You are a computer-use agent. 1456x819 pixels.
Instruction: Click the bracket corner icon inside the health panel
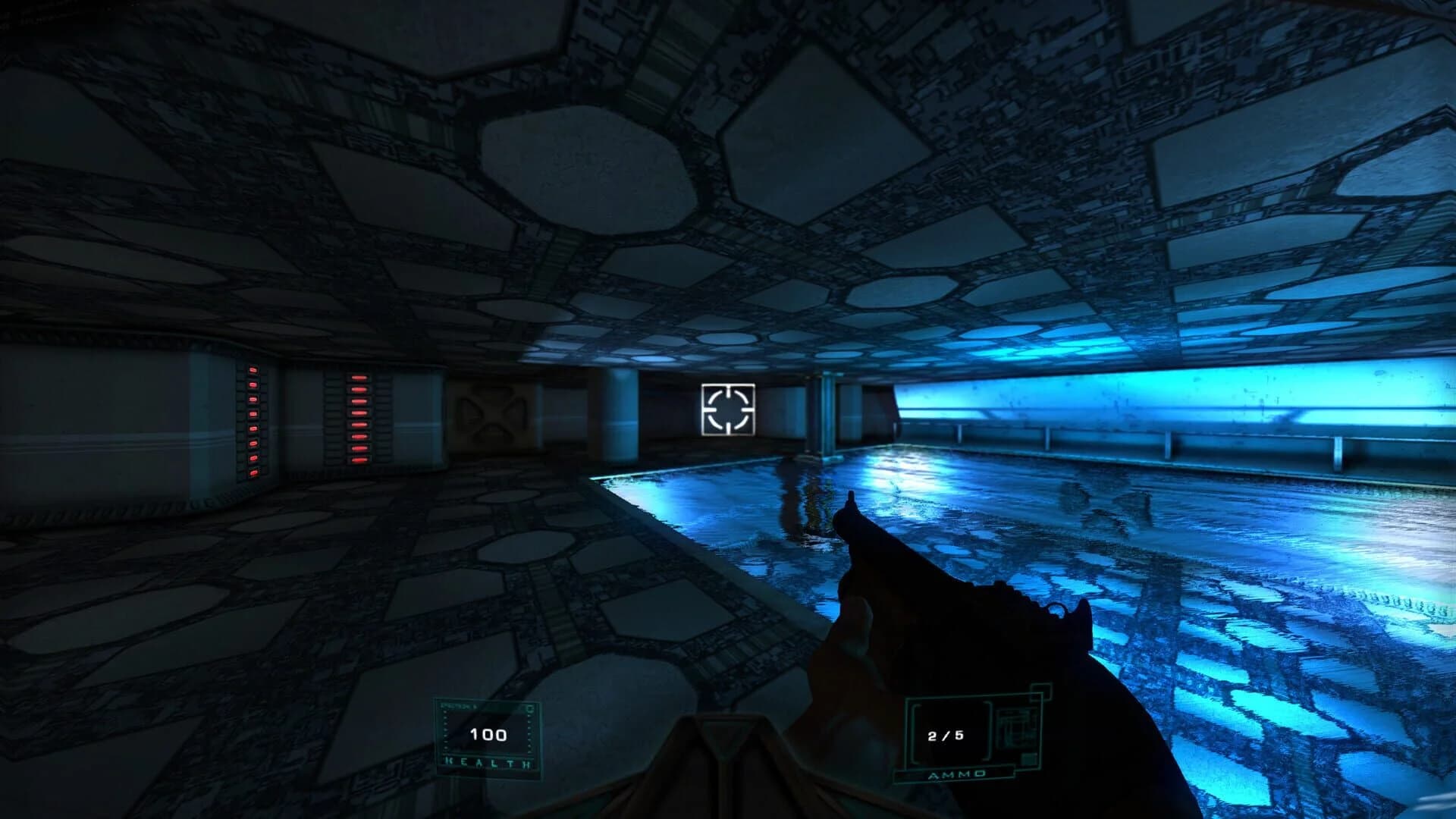point(529,708)
